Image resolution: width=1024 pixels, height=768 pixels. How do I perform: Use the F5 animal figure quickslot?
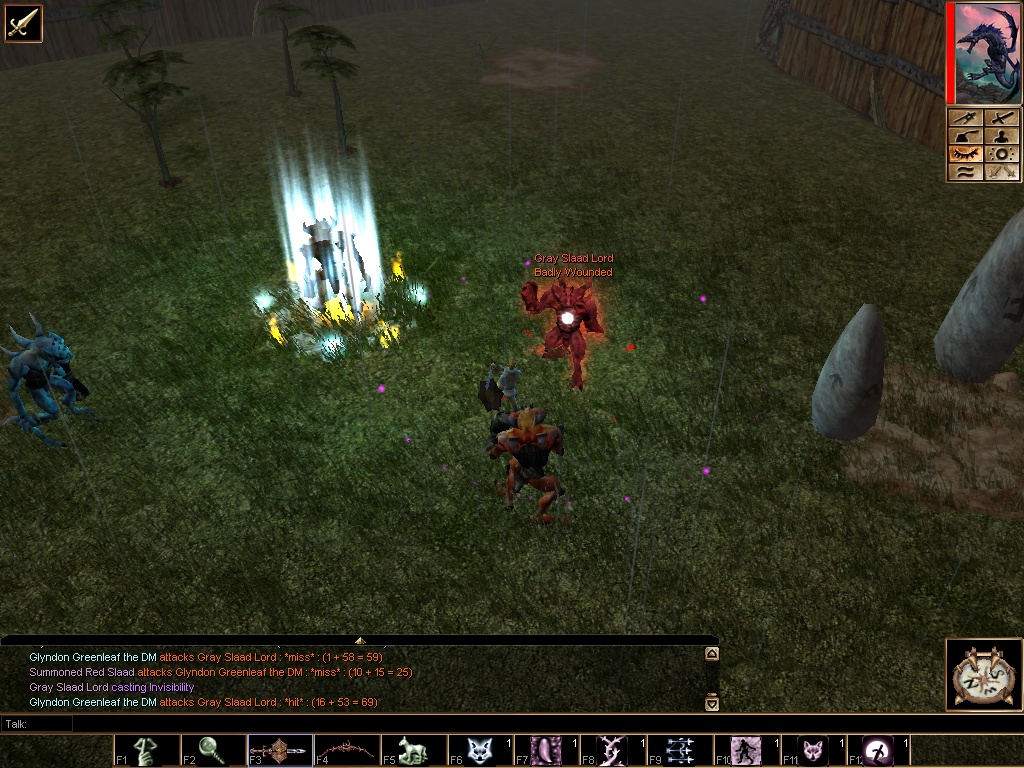pyautogui.click(x=413, y=750)
